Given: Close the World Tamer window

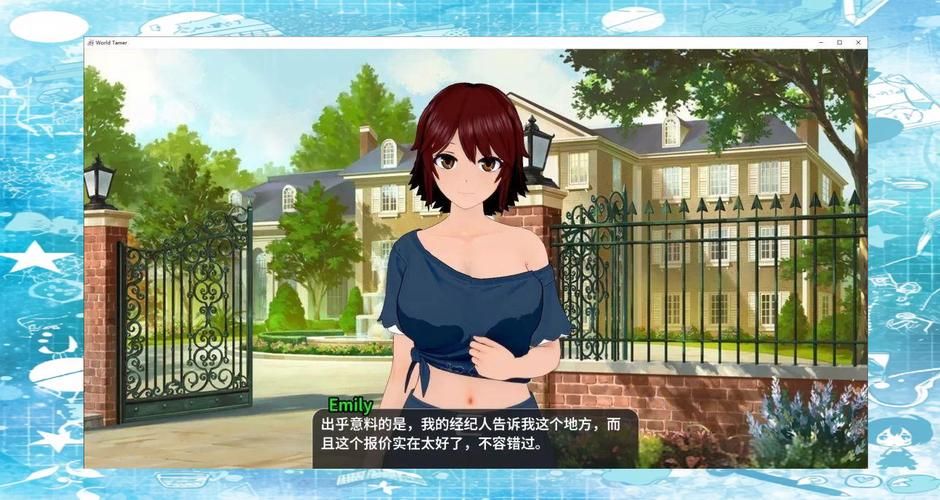Looking at the screenshot, I should (x=858, y=42).
